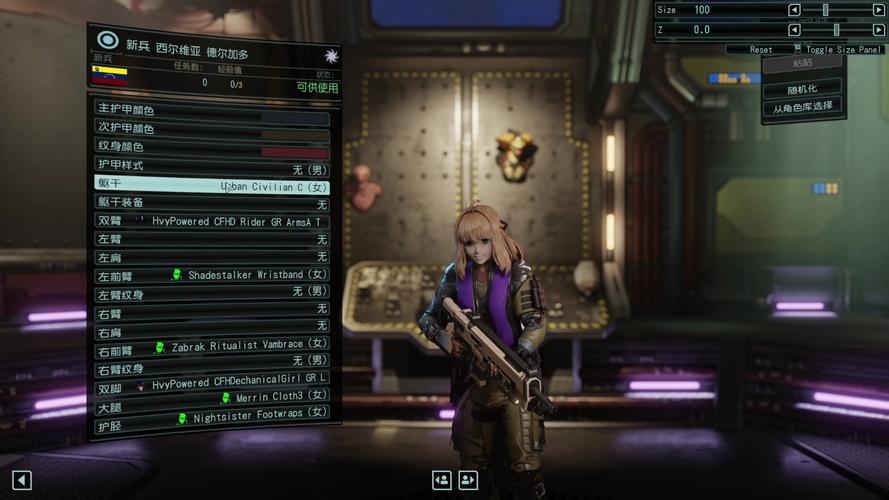Viewport: 889px width, 500px height.
Task: Go back with the bottom-left arrow button
Action: coord(22,481)
